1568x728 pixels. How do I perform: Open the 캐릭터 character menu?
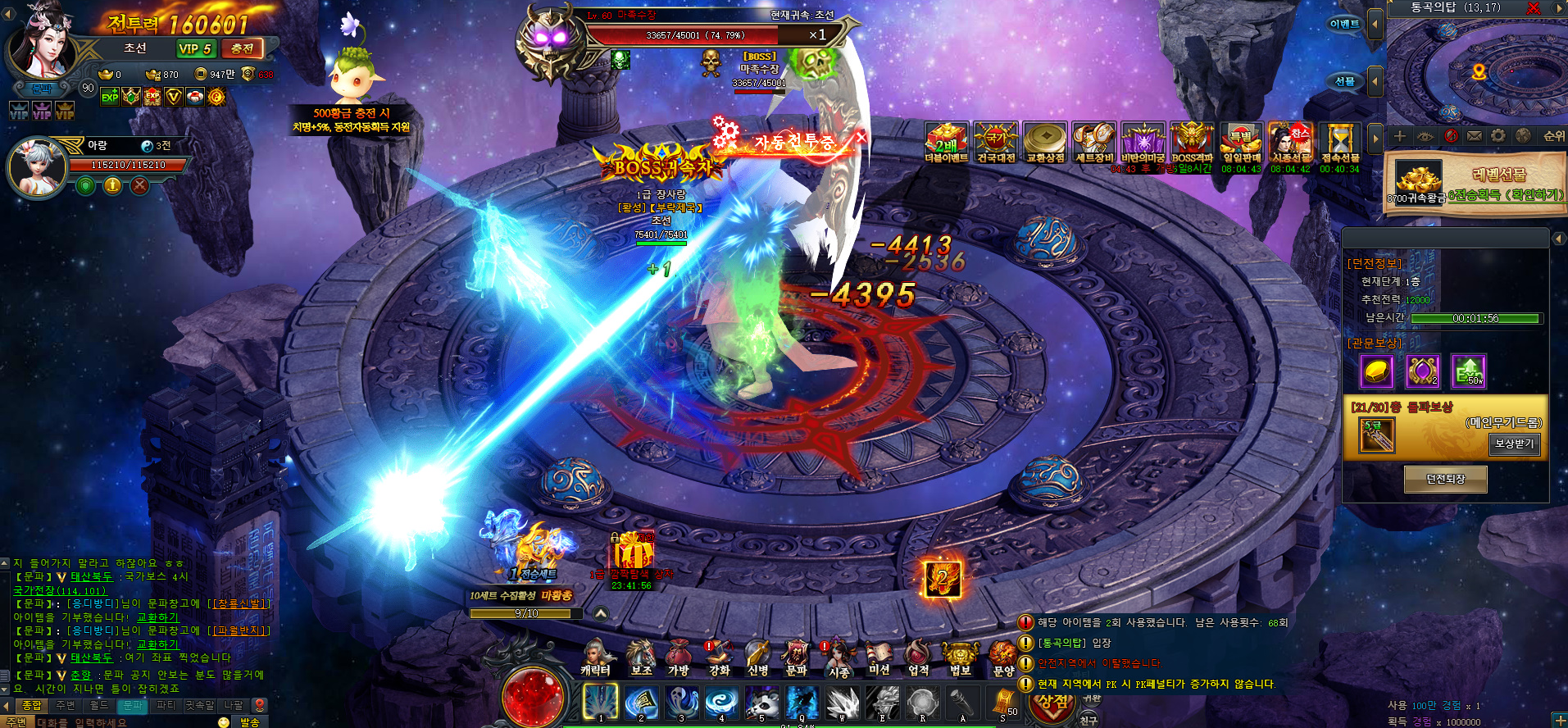pyautogui.click(x=596, y=658)
